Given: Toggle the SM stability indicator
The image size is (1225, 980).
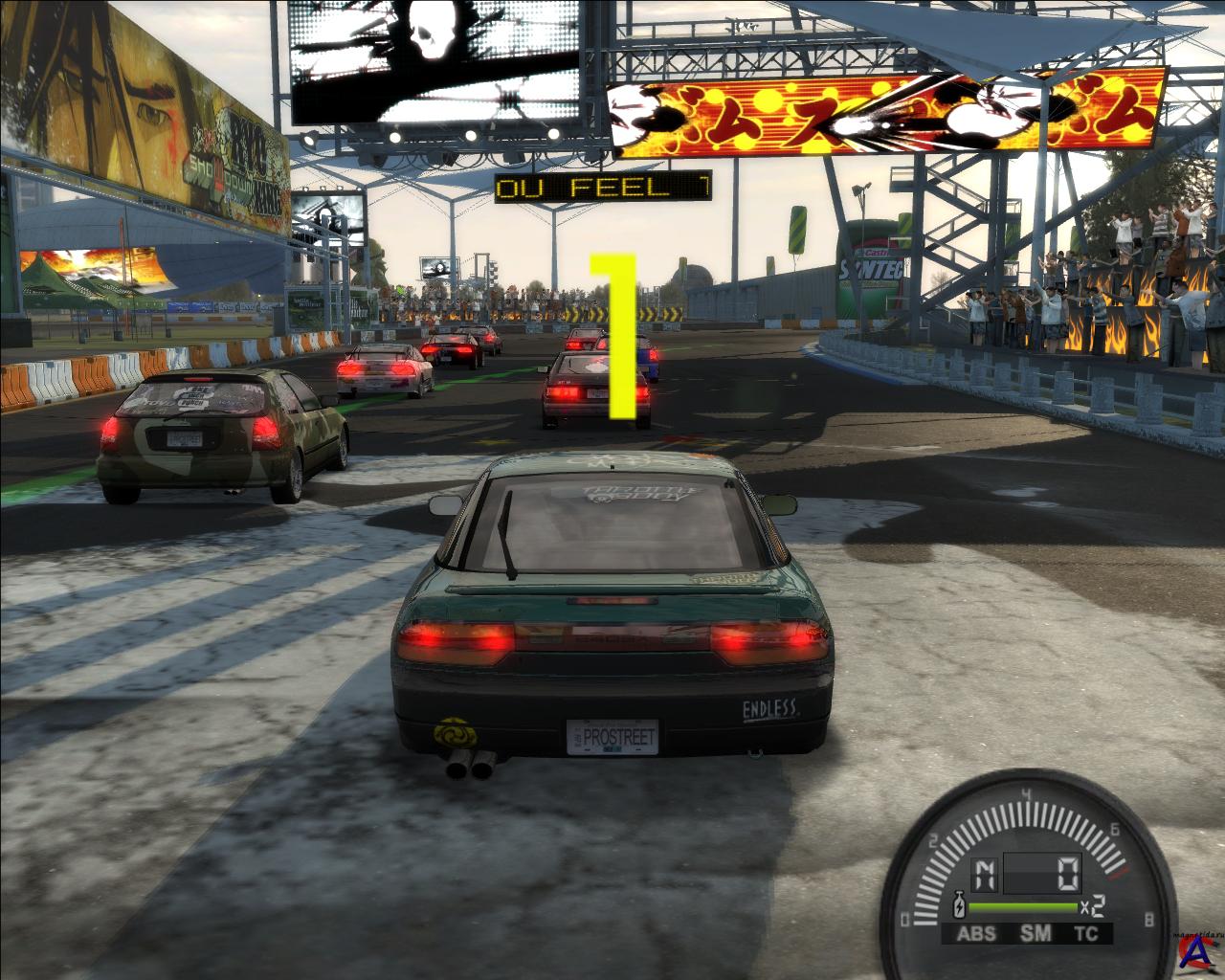Looking at the screenshot, I should pyautogui.click(x=1034, y=933).
